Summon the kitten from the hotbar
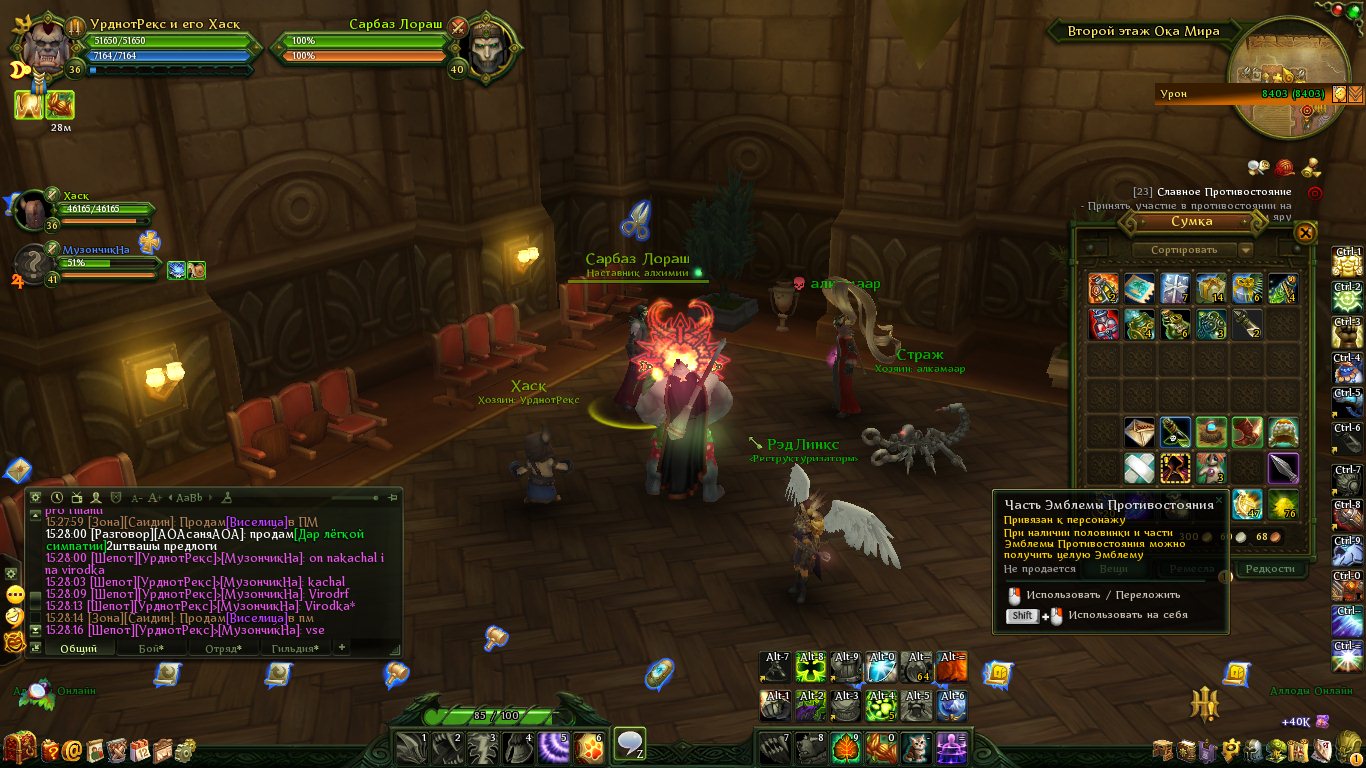 coord(915,746)
